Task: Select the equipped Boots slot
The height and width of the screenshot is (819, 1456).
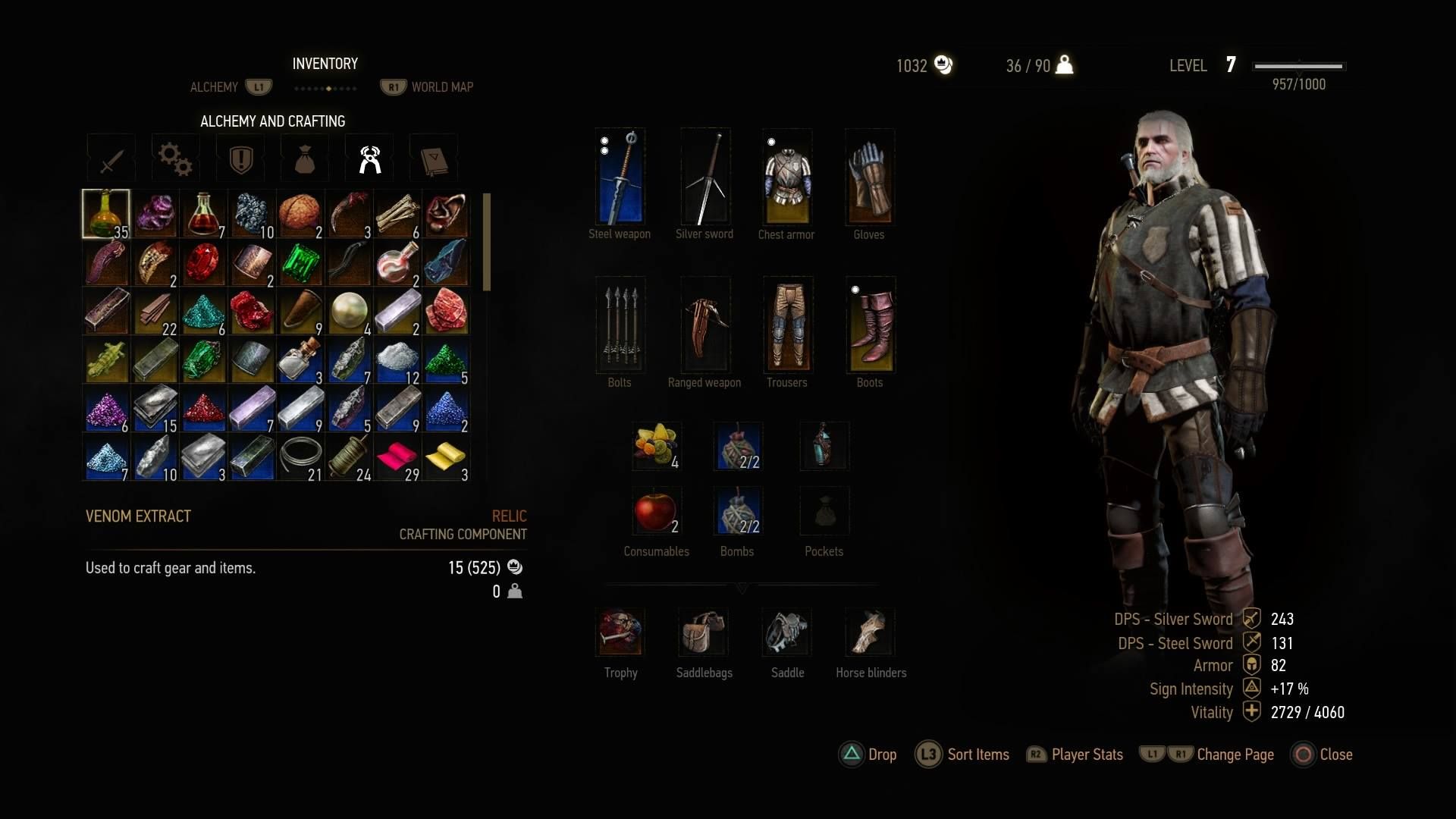Action: point(870,325)
